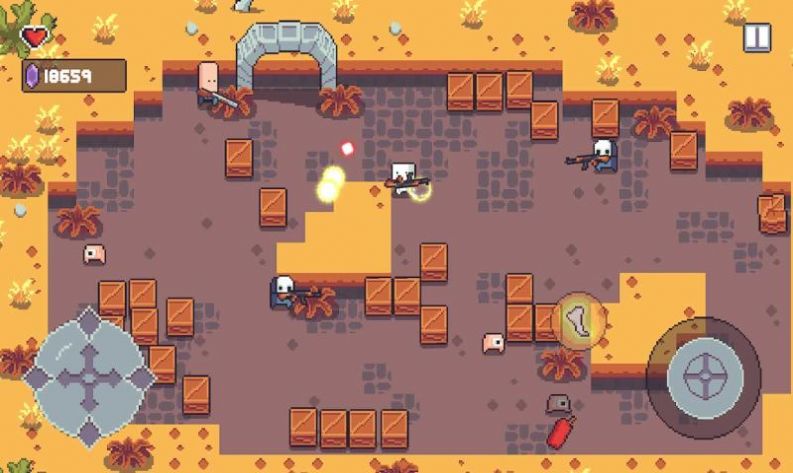Tap the crosshair fire button

tap(704, 377)
